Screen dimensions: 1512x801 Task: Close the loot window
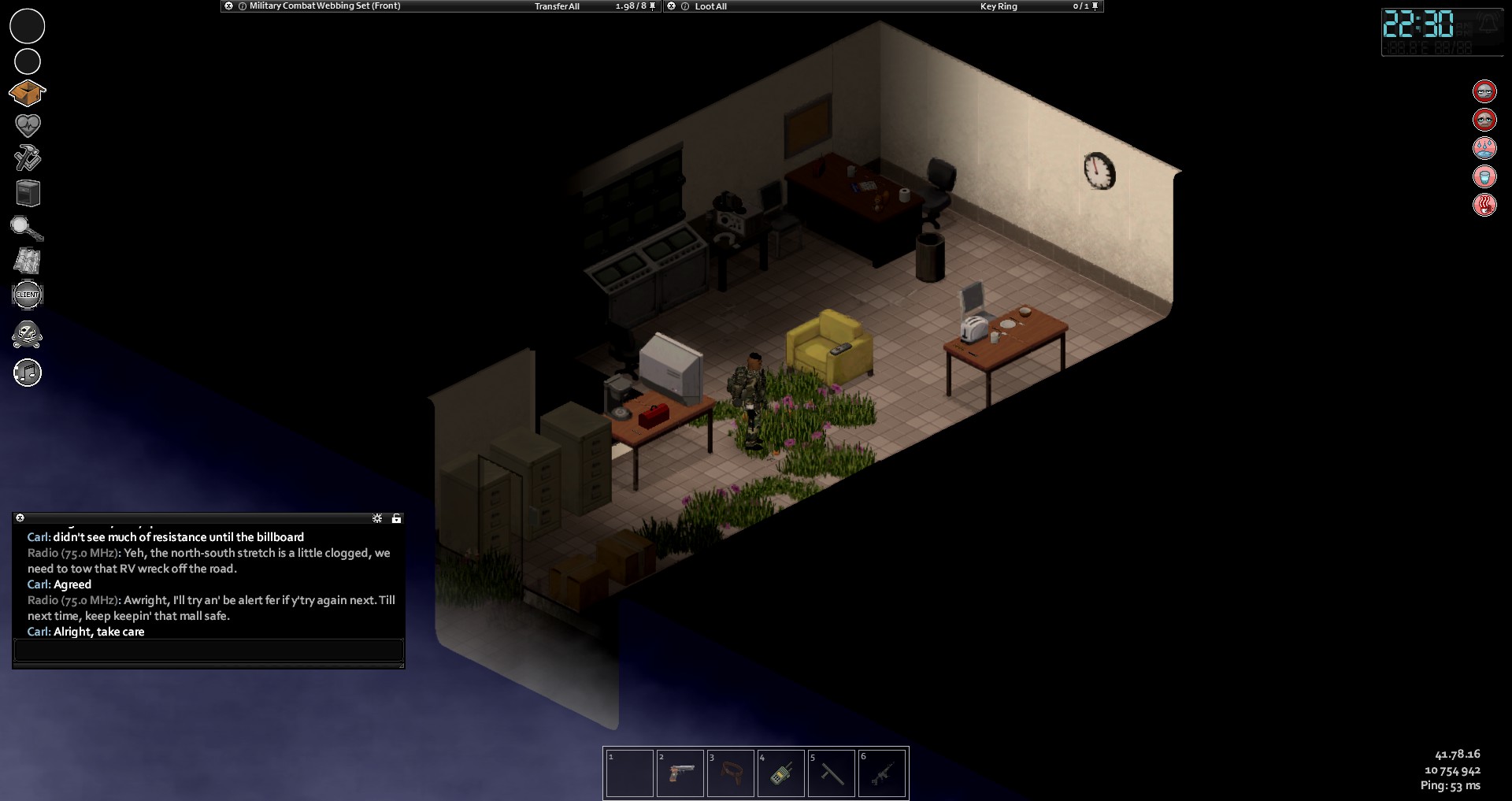671,6
